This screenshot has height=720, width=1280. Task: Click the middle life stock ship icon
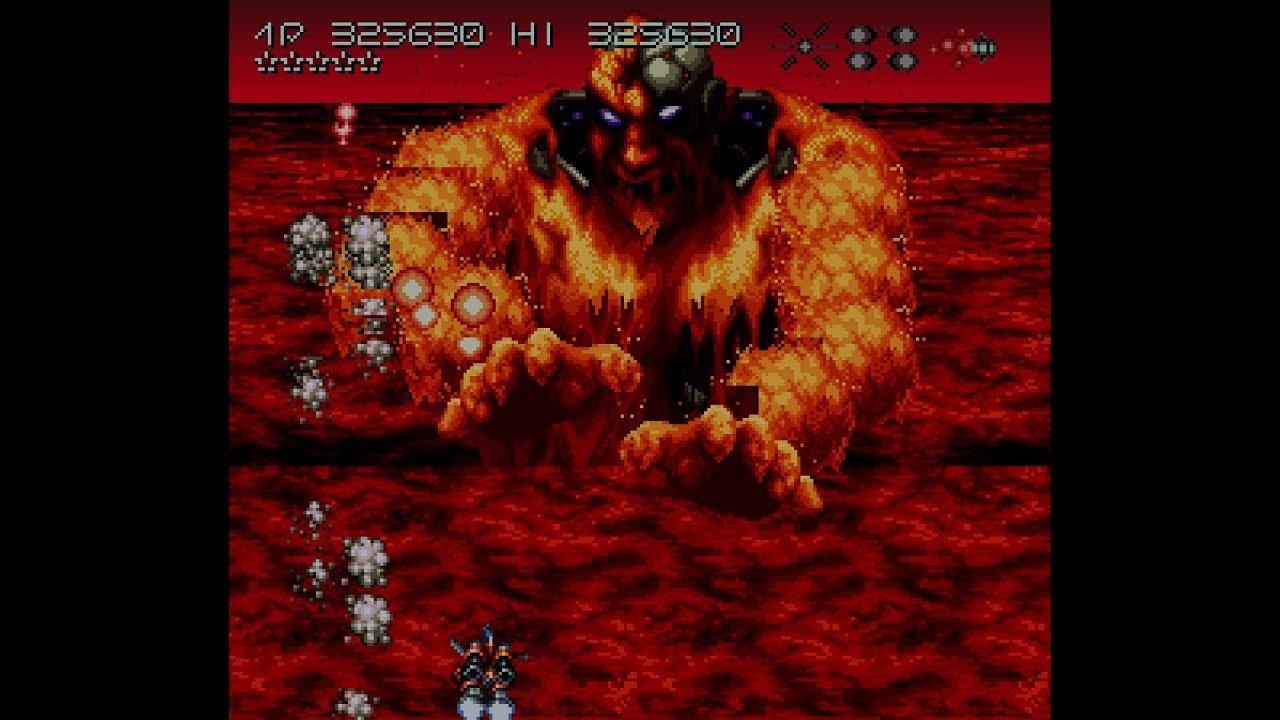click(319, 62)
